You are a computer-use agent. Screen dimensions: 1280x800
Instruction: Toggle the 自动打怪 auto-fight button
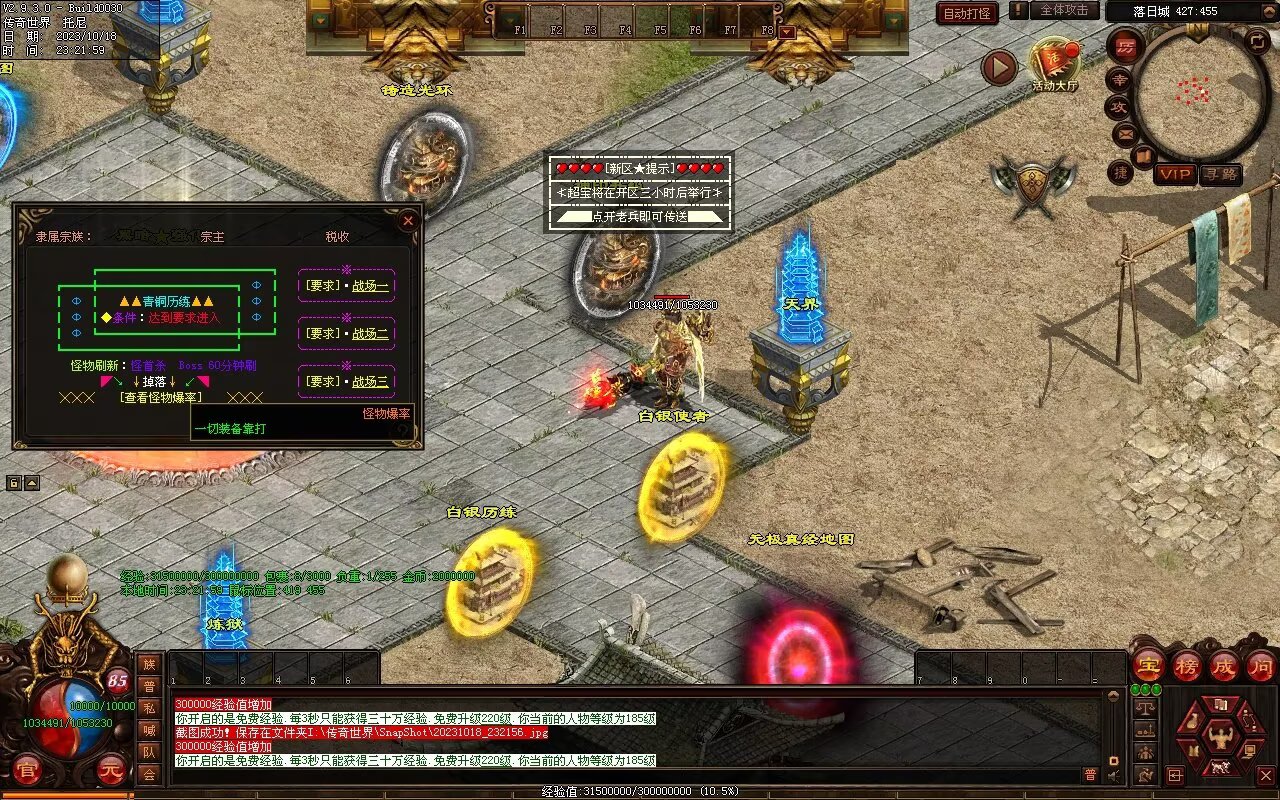pyautogui.click(x=967, y=13)
